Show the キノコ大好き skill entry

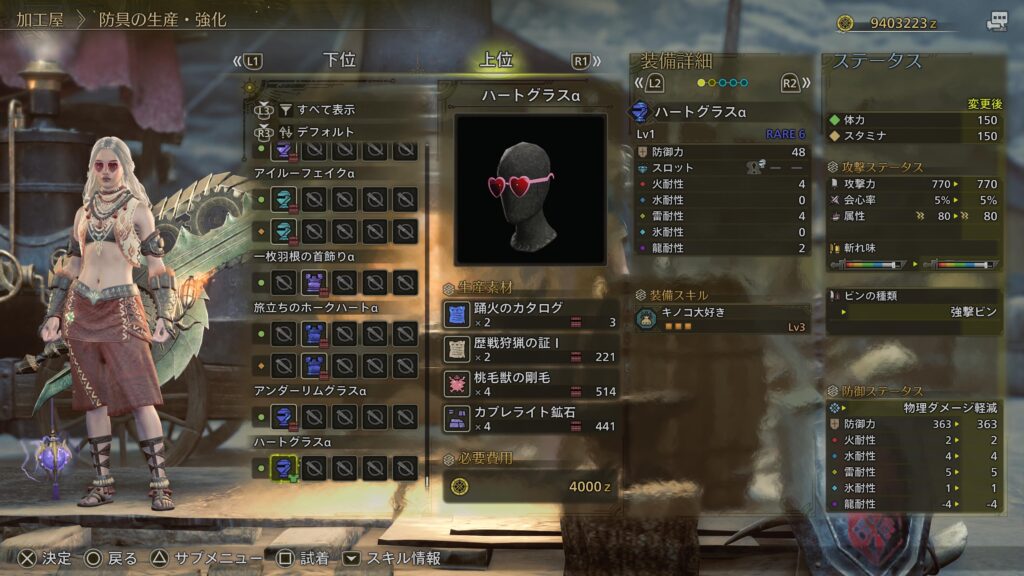tap(722, 319)
